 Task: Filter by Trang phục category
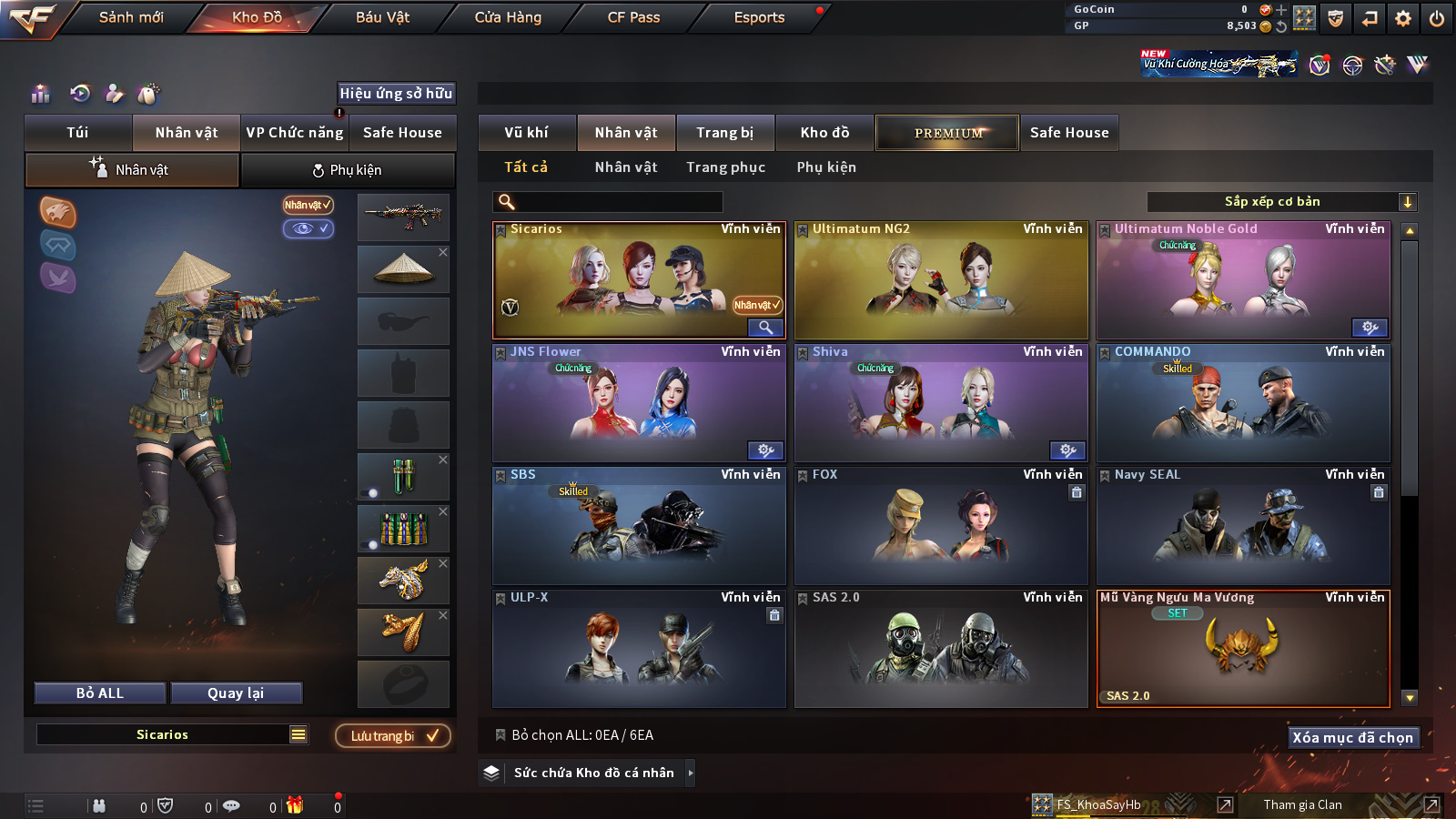(x=725, y=167)
